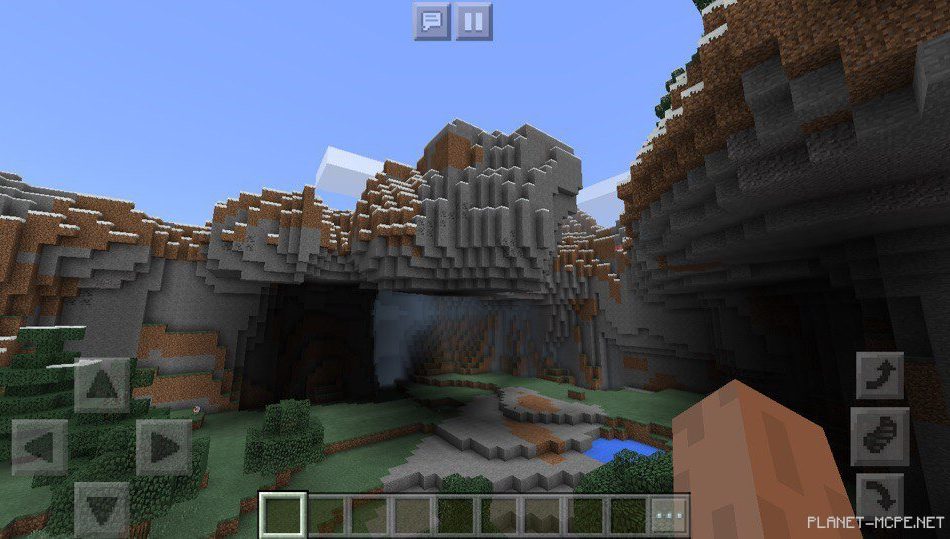Tap the move forward arrow
The image size is (950, 539).
coord(101,385)
